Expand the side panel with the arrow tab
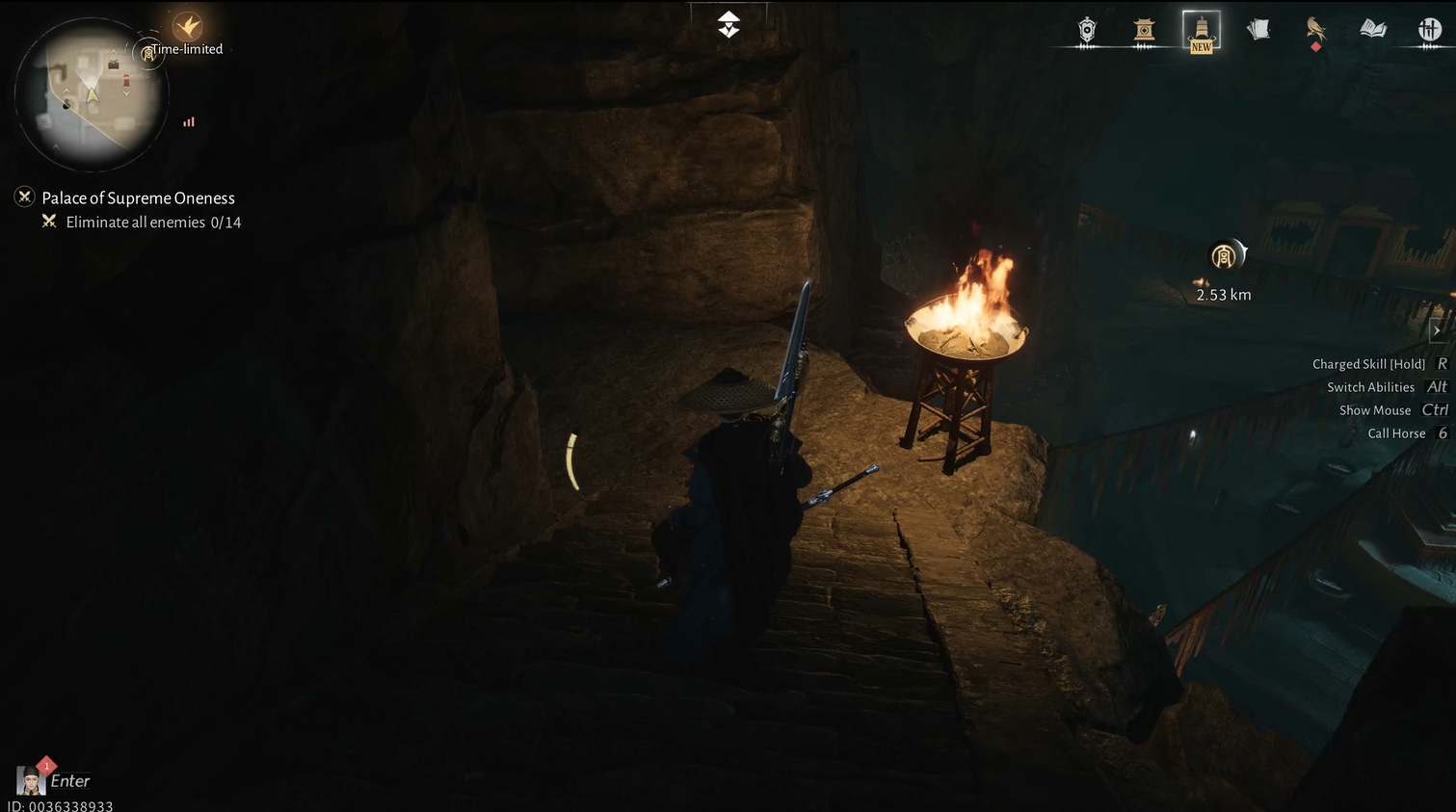Viewport: 1456px width, 812px height. click(1437, 330)
